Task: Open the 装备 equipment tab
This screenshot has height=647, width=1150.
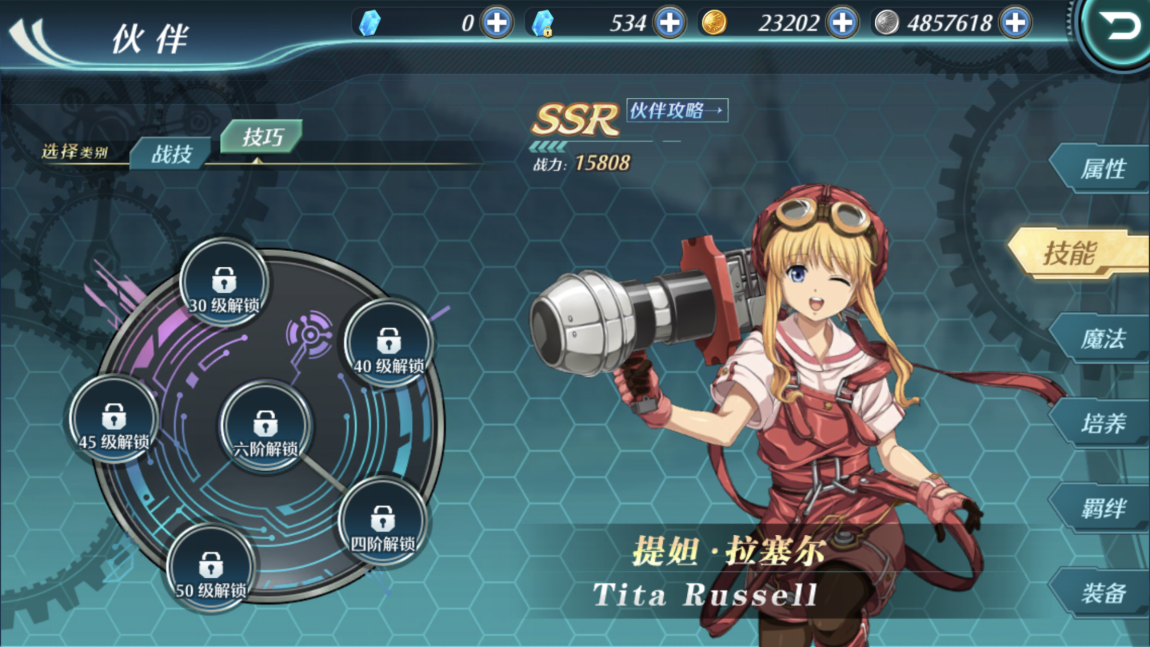Action: (x=1102, y=594)
